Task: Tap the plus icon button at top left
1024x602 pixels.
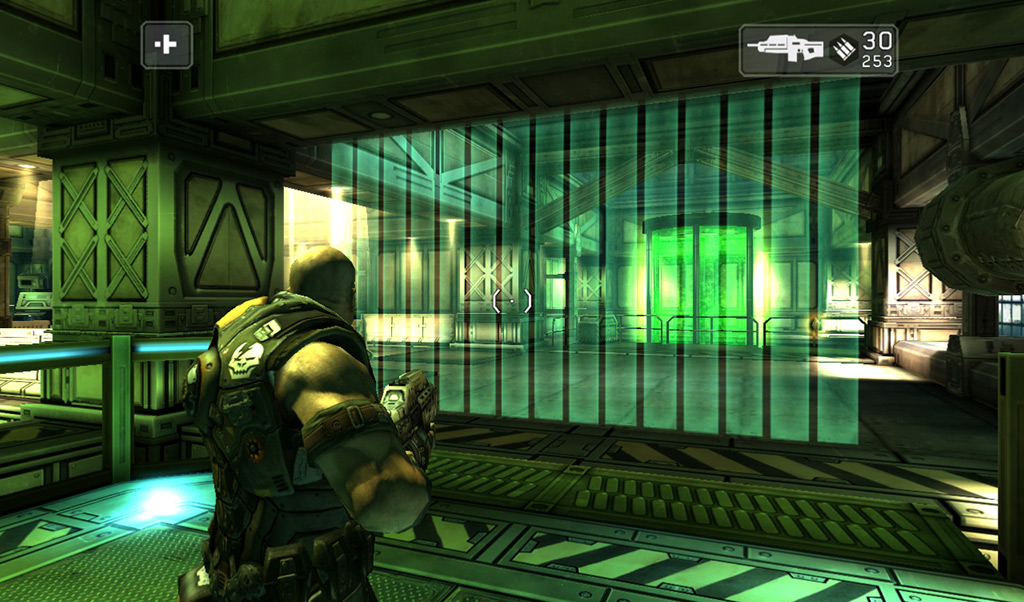Action: pyautogui.click(x=167, y=45)
